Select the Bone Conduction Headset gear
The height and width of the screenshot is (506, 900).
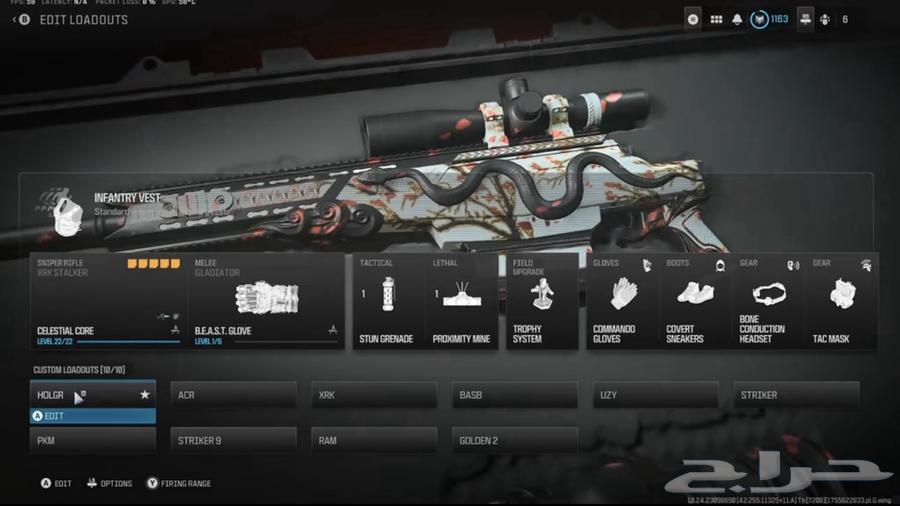[x=768, y=301]
